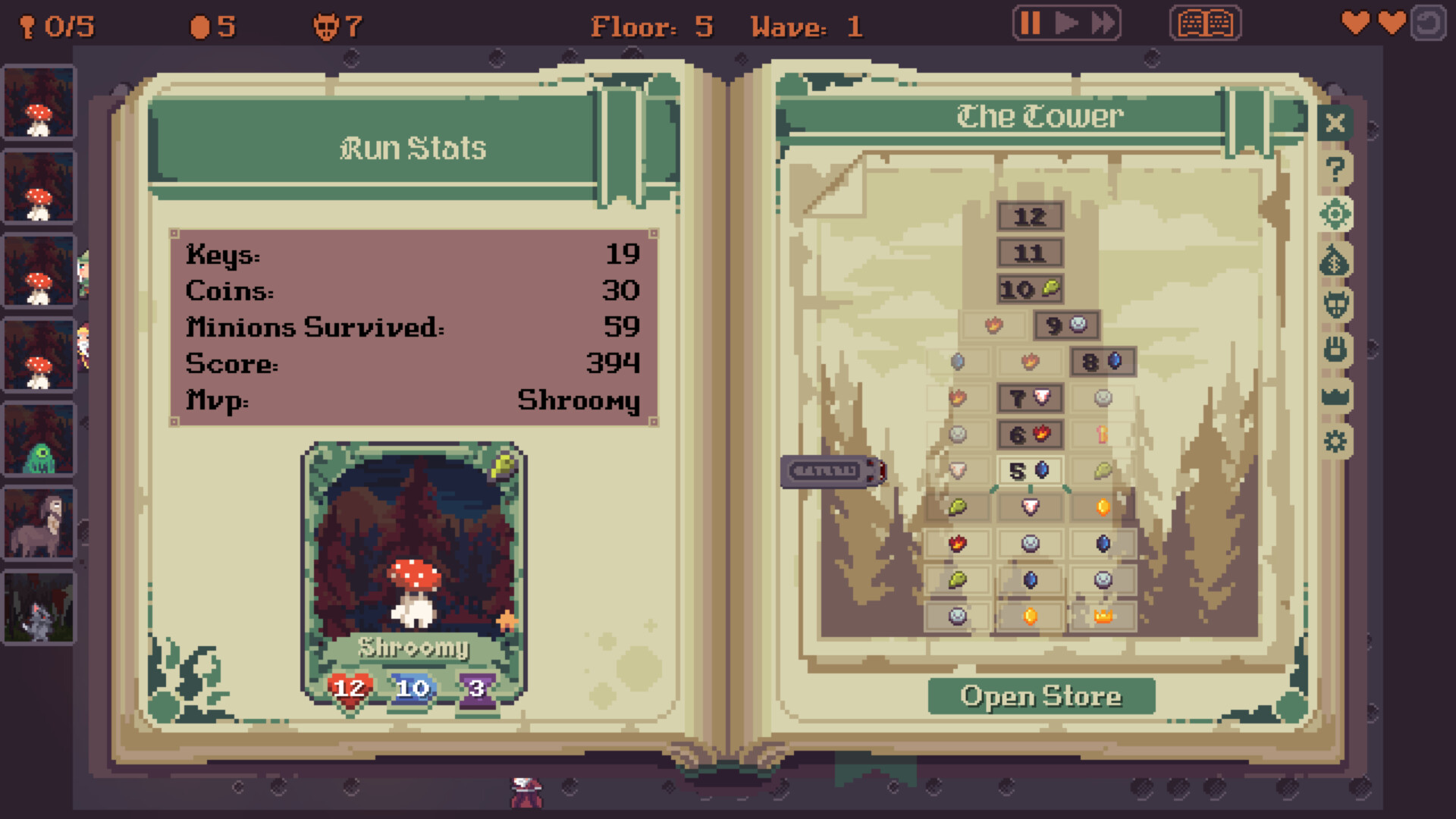Close the book with the X button

click(1335, 124)
